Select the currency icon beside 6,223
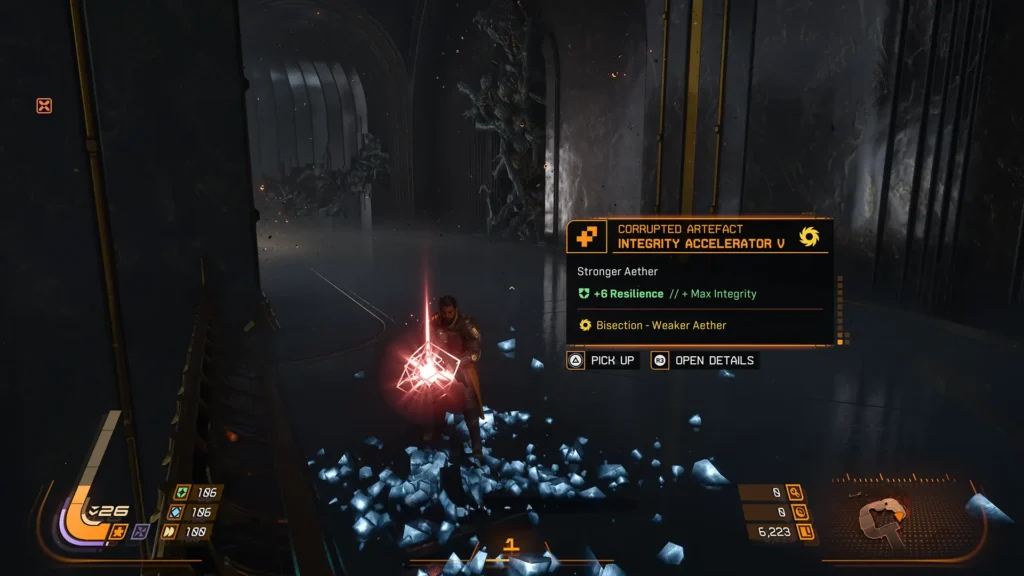Viewport: 1024px width, 576px height. (x=806, y=532)
